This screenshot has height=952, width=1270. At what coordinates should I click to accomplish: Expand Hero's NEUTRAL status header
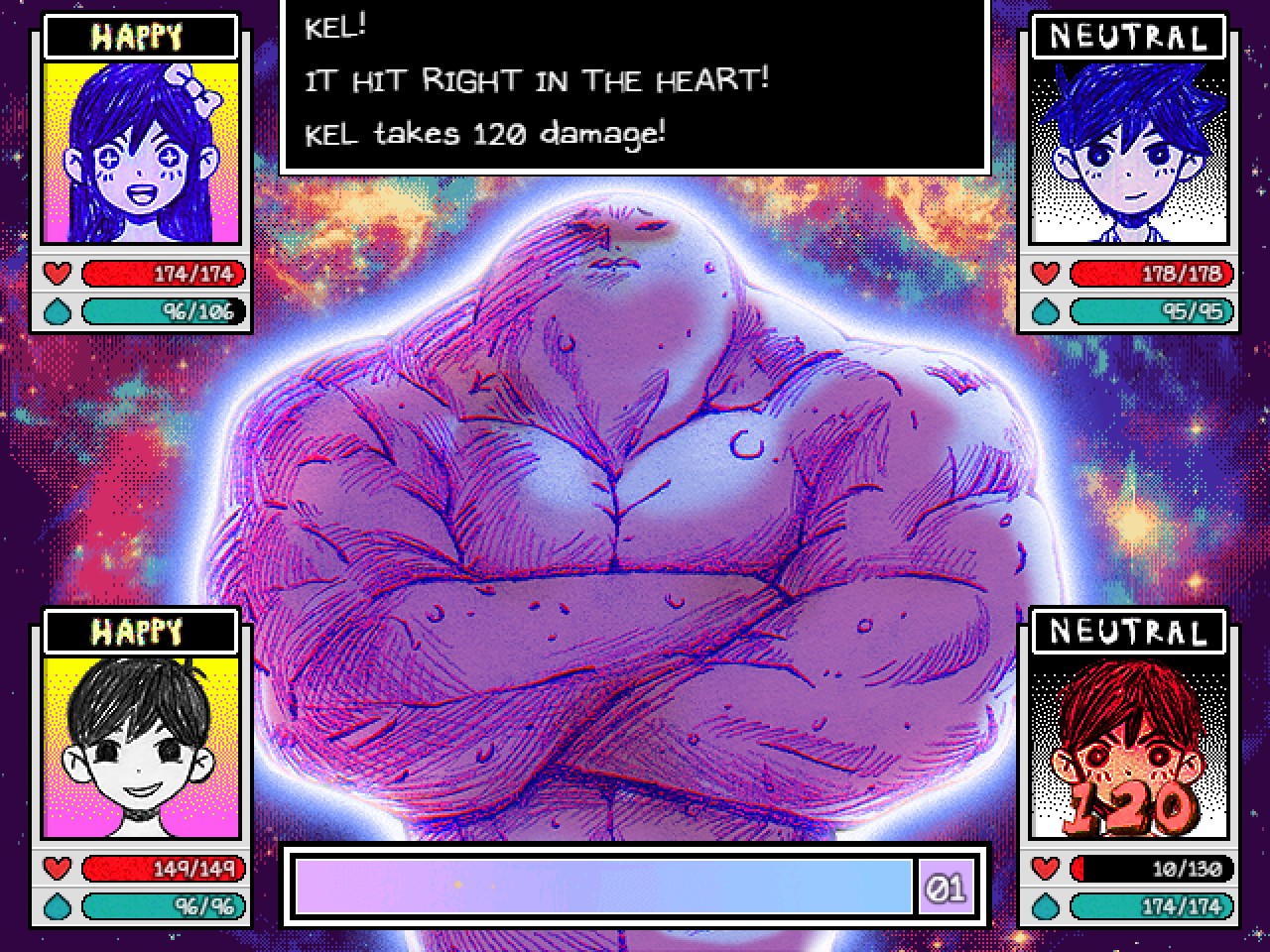[x=1127, y=630]
